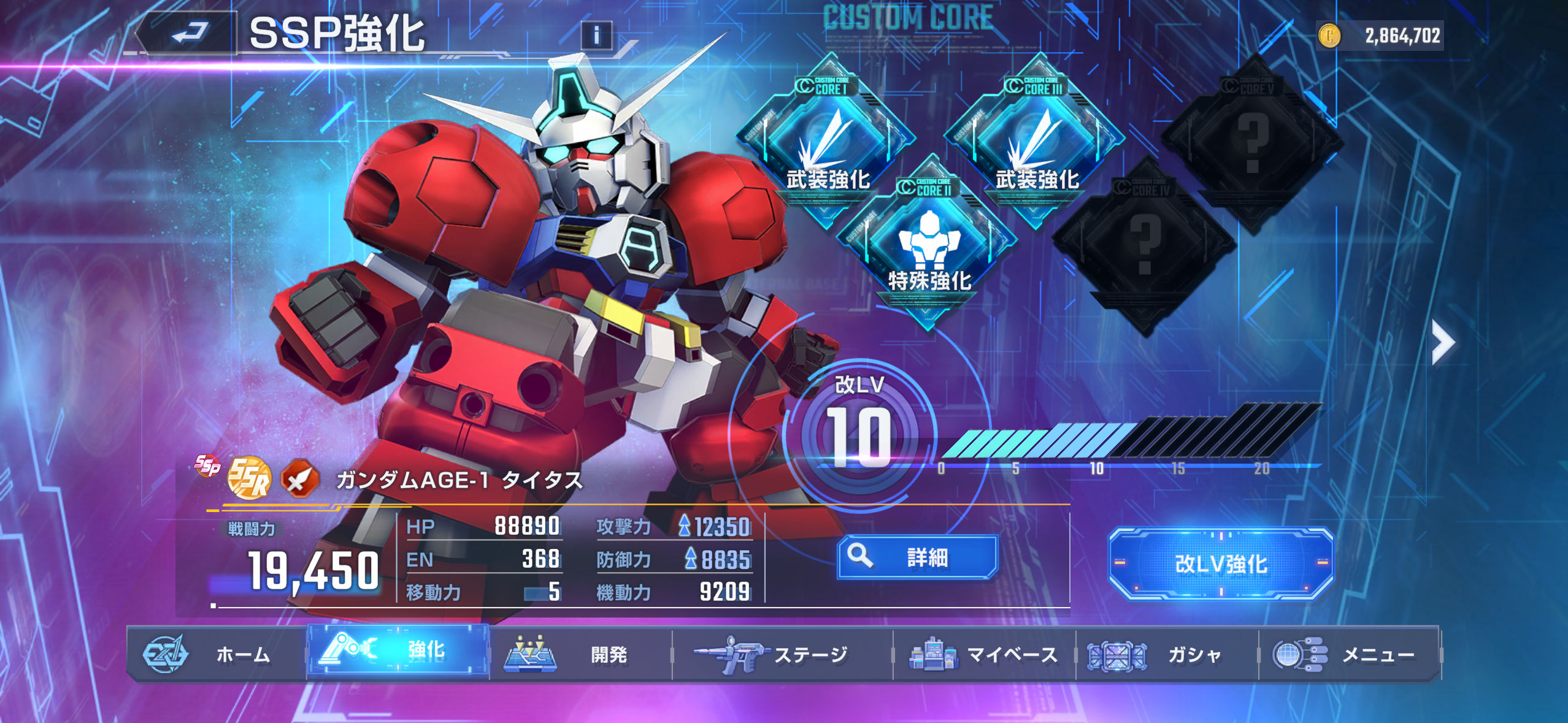Open the info 'i' help button
This screenshot has width=1568, height=723.
click(x=596, y=36)
